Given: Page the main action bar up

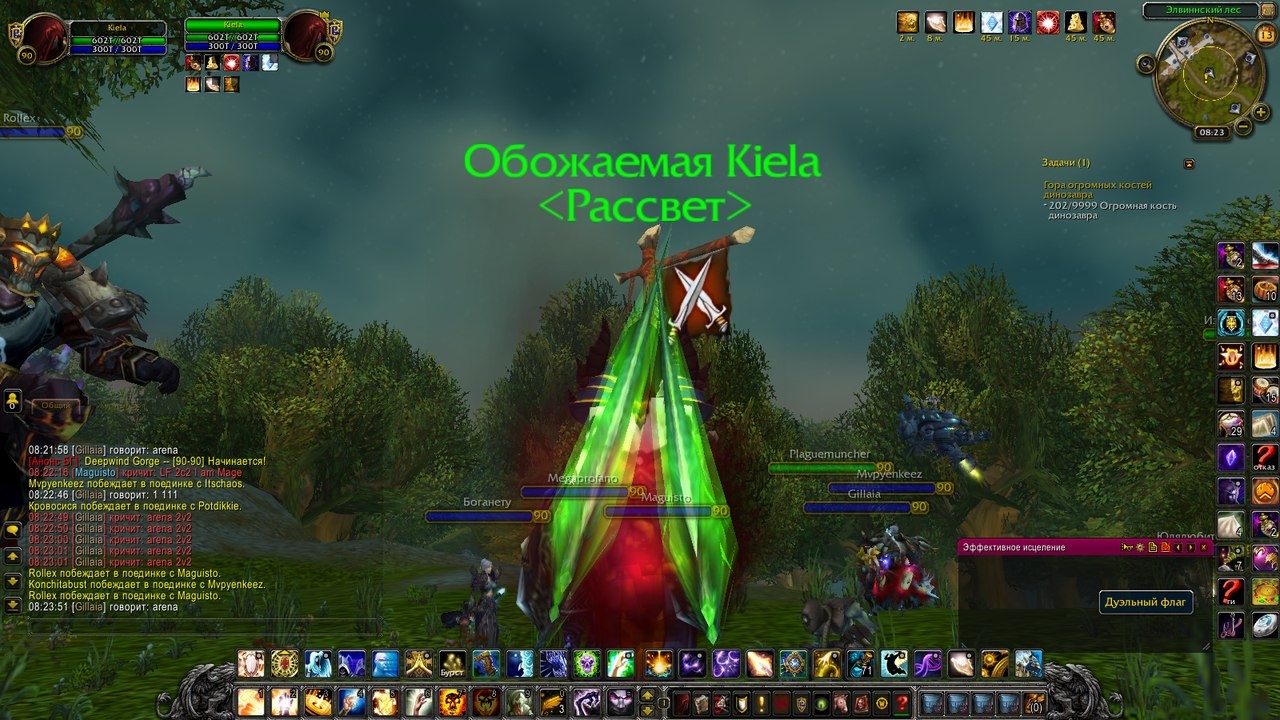Looking at the screenshot, I should tap(647, 695).
